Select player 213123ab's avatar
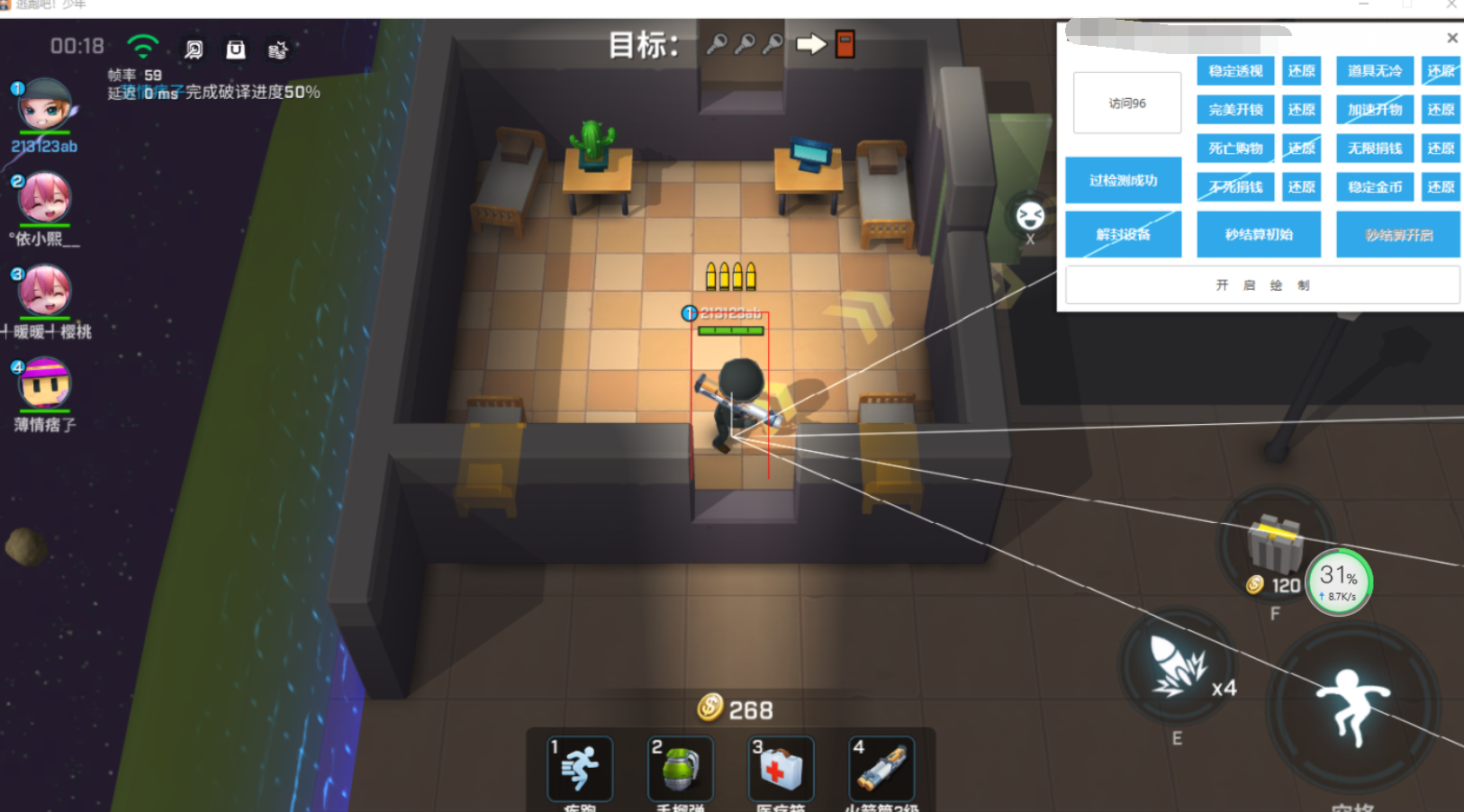 (44, 105)
